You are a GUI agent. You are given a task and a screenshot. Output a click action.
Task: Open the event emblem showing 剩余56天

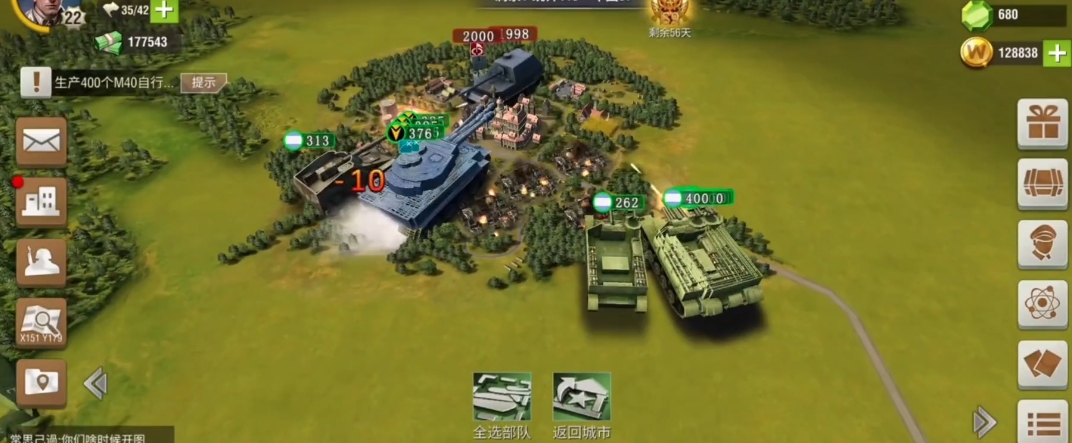[x=670, y=14]
